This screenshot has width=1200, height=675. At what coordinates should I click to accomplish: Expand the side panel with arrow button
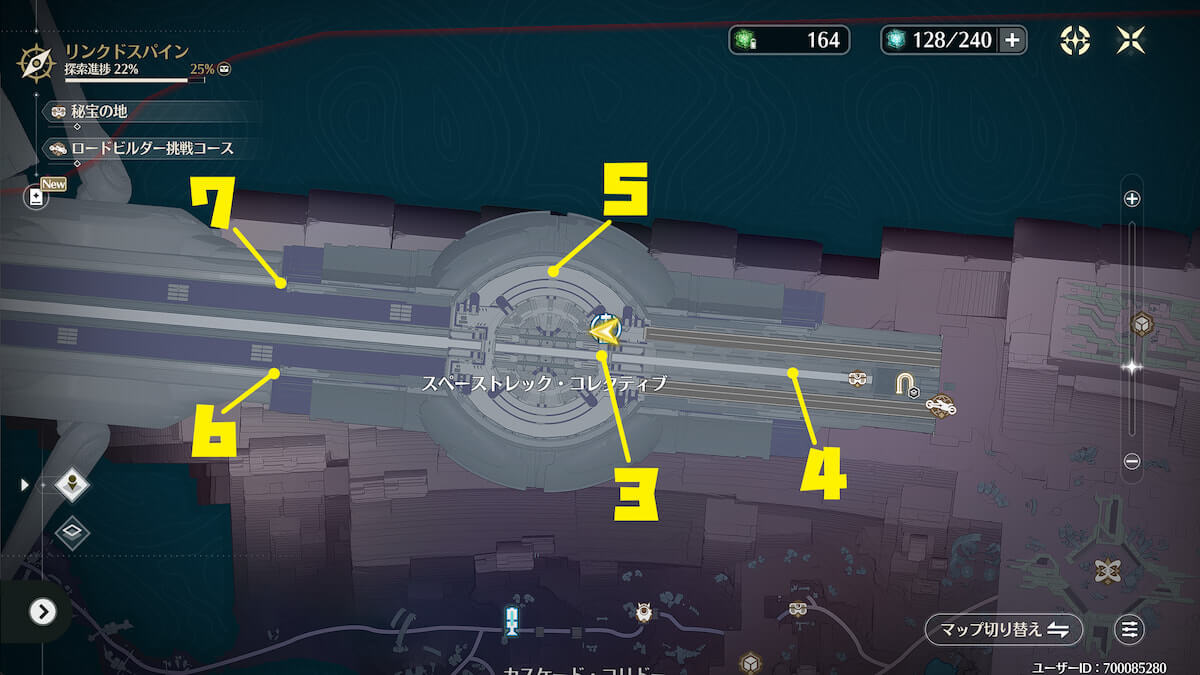pyautogui.click(x=42, y=611)
